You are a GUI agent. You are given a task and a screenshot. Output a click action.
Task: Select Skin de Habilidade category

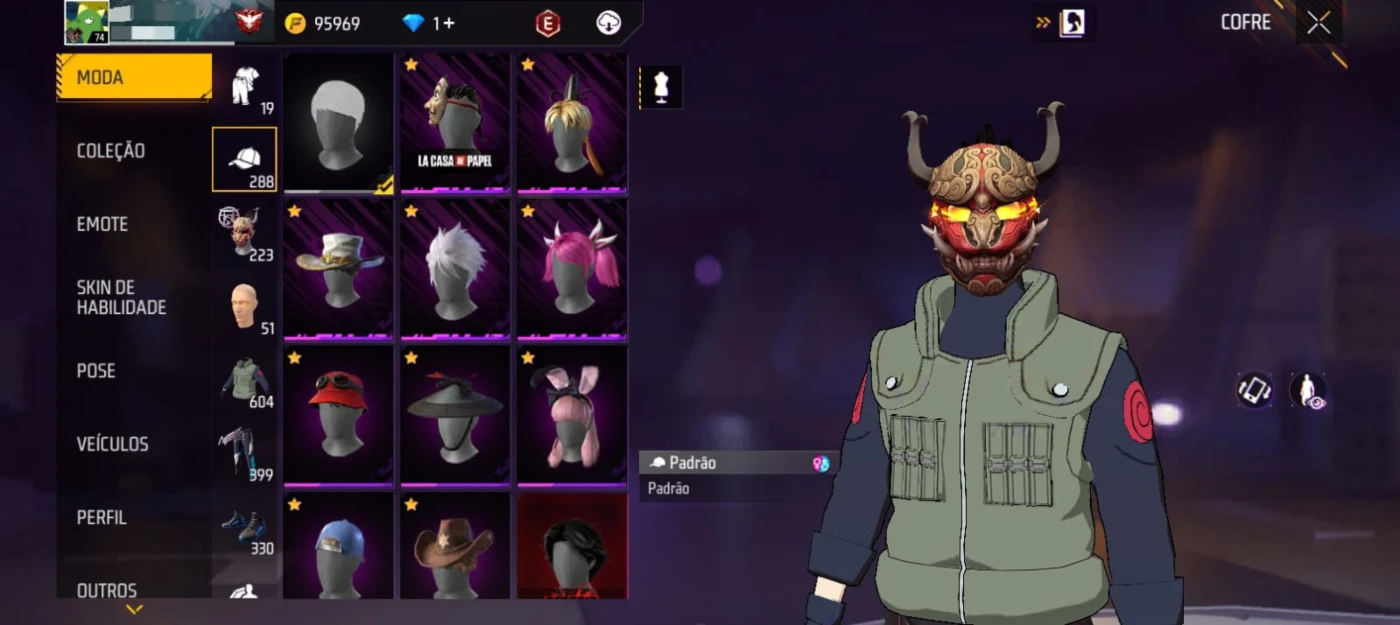[x=121, y=298]
